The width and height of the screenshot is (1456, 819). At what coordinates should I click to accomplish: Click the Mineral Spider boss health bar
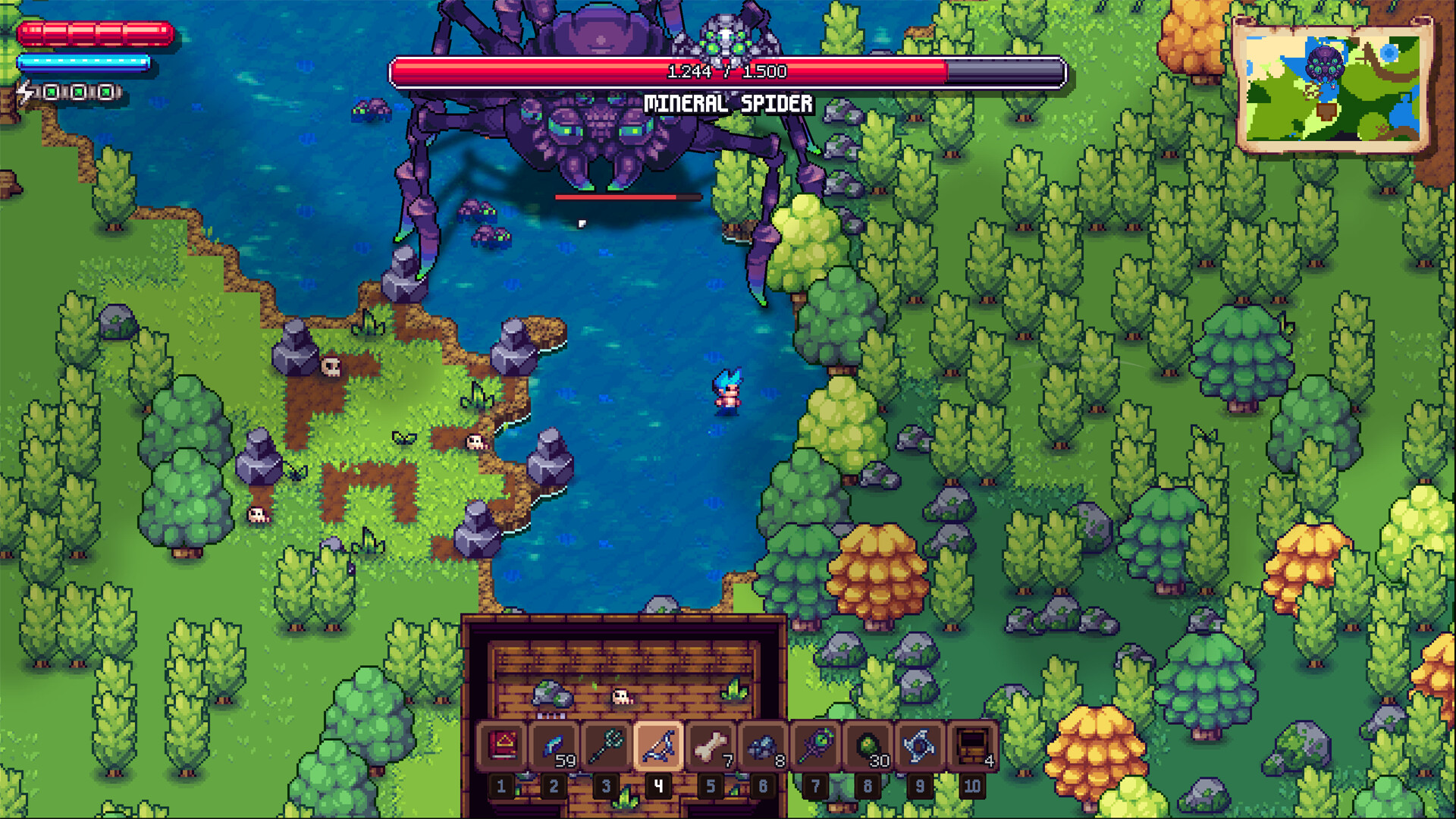tap(728, 68)
